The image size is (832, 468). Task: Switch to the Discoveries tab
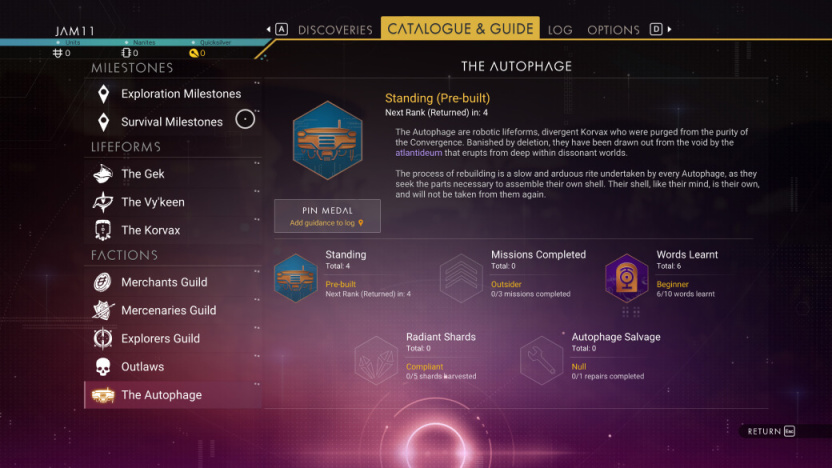coord(335,30)
